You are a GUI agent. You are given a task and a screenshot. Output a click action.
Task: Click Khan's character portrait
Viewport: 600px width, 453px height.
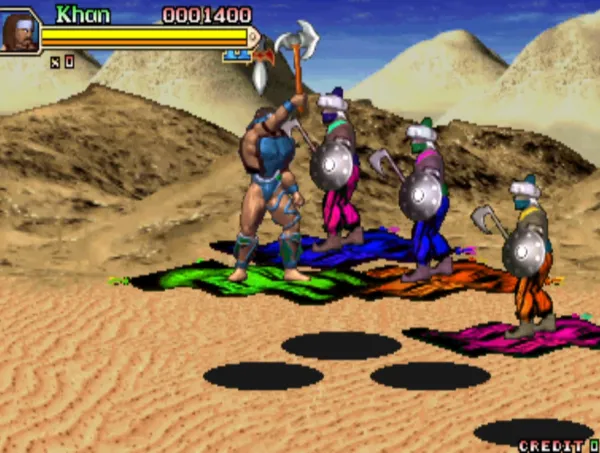20,32
